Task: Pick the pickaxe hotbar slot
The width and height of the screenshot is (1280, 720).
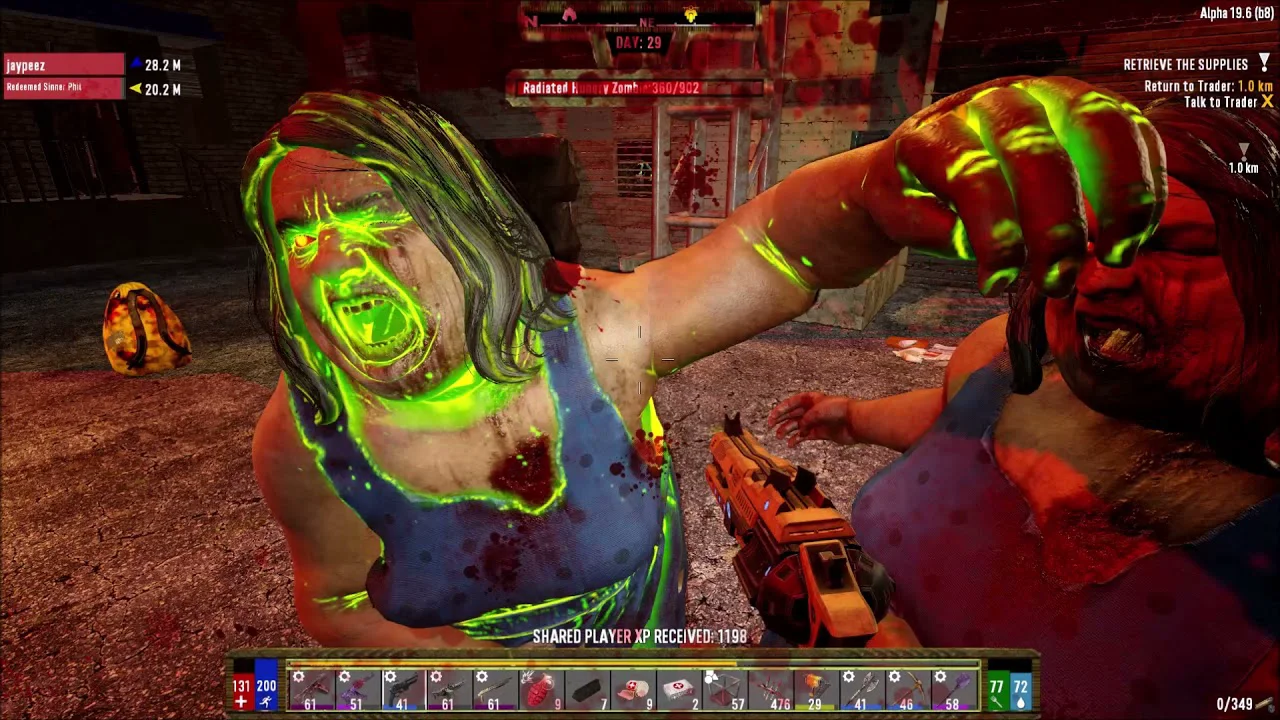Action: pyautogui.click(x=906, y=690)
